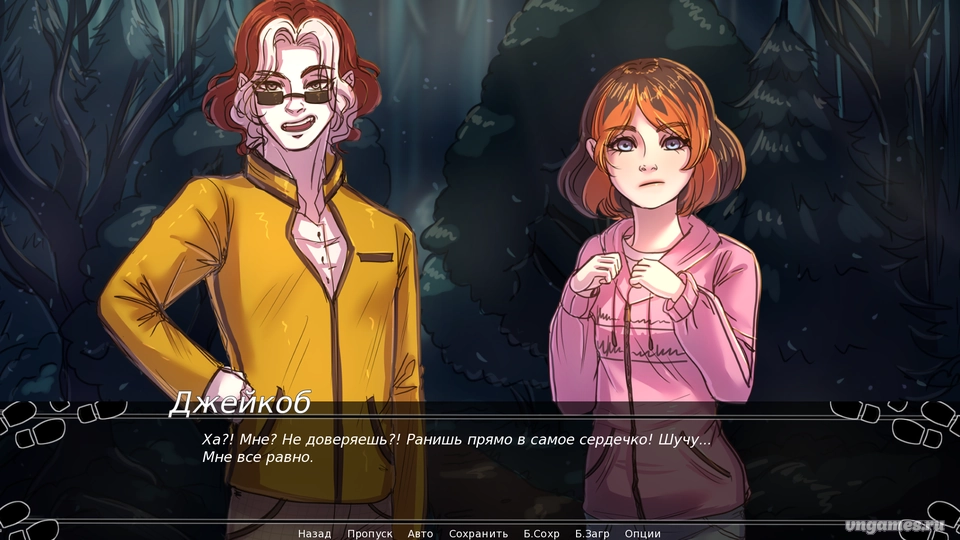Quick load using Б.Загр
The image size is (960, 540).
click(593, 533)
